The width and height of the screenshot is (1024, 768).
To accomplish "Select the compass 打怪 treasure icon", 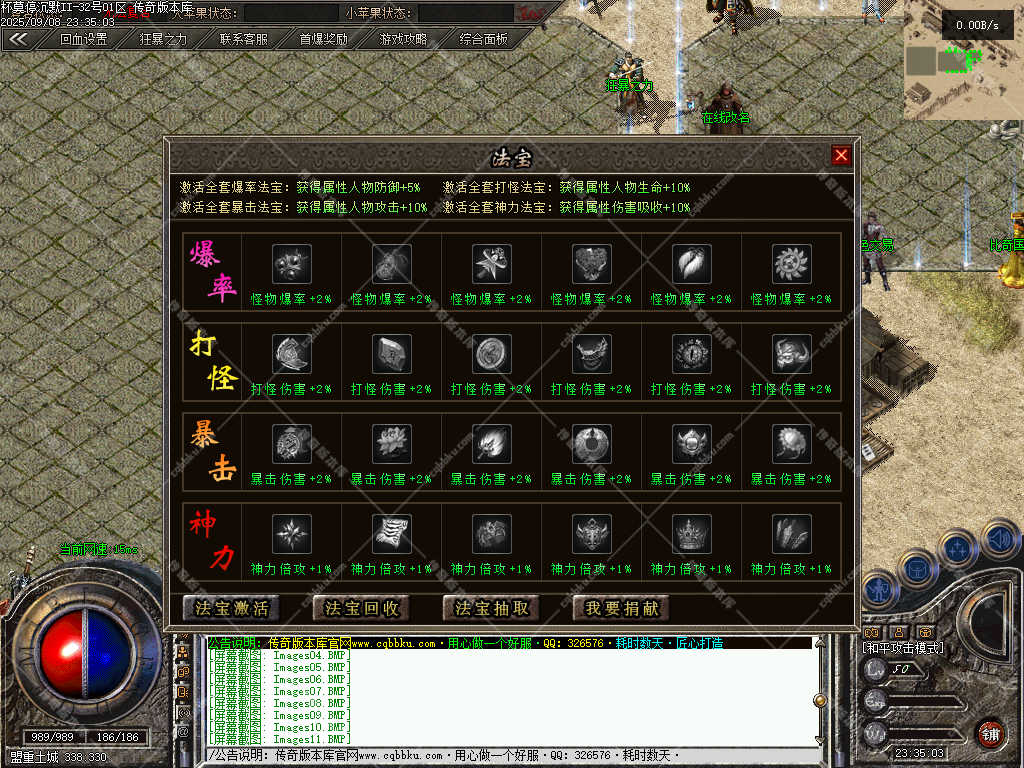I will pyautogui.click(x=691, y=354).
